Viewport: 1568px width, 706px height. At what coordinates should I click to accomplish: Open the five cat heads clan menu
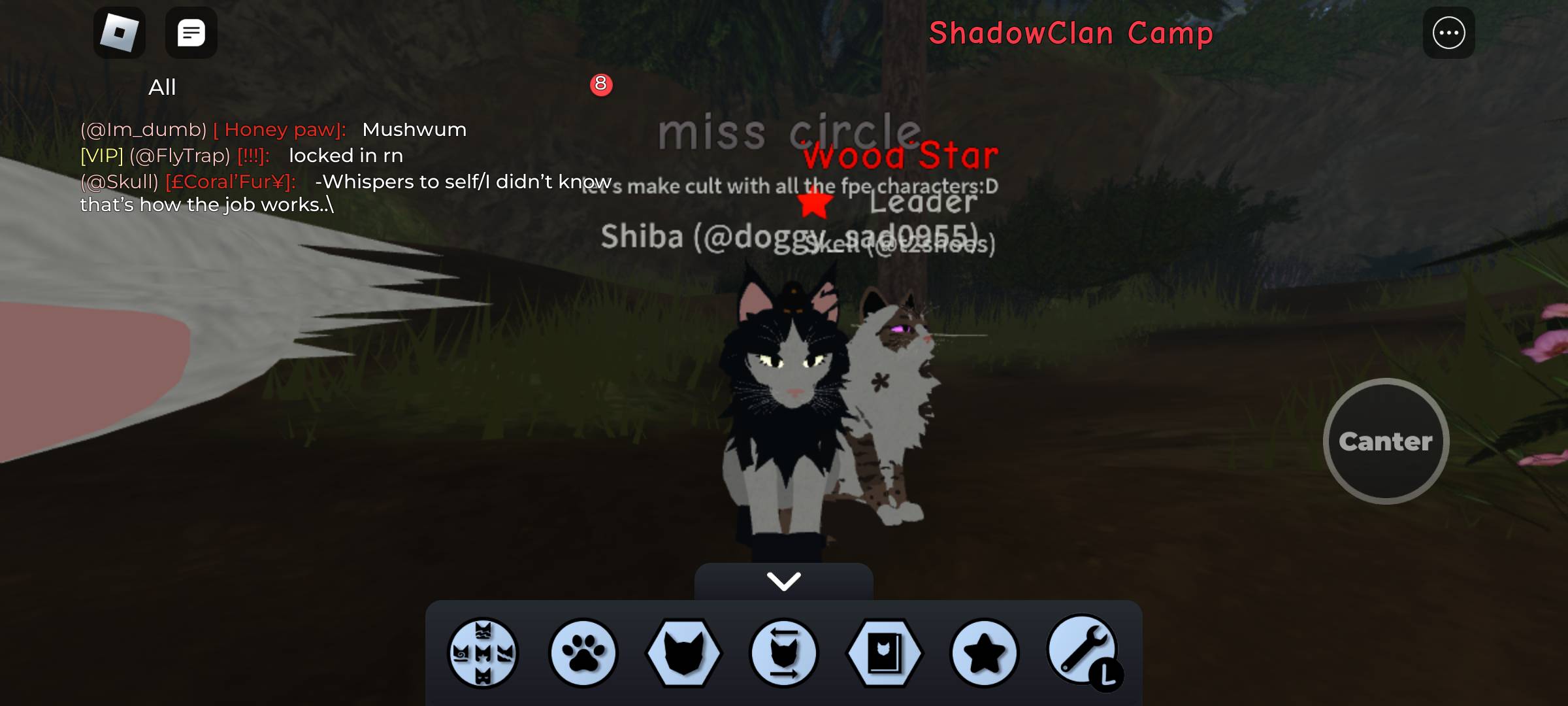[483, 652]
